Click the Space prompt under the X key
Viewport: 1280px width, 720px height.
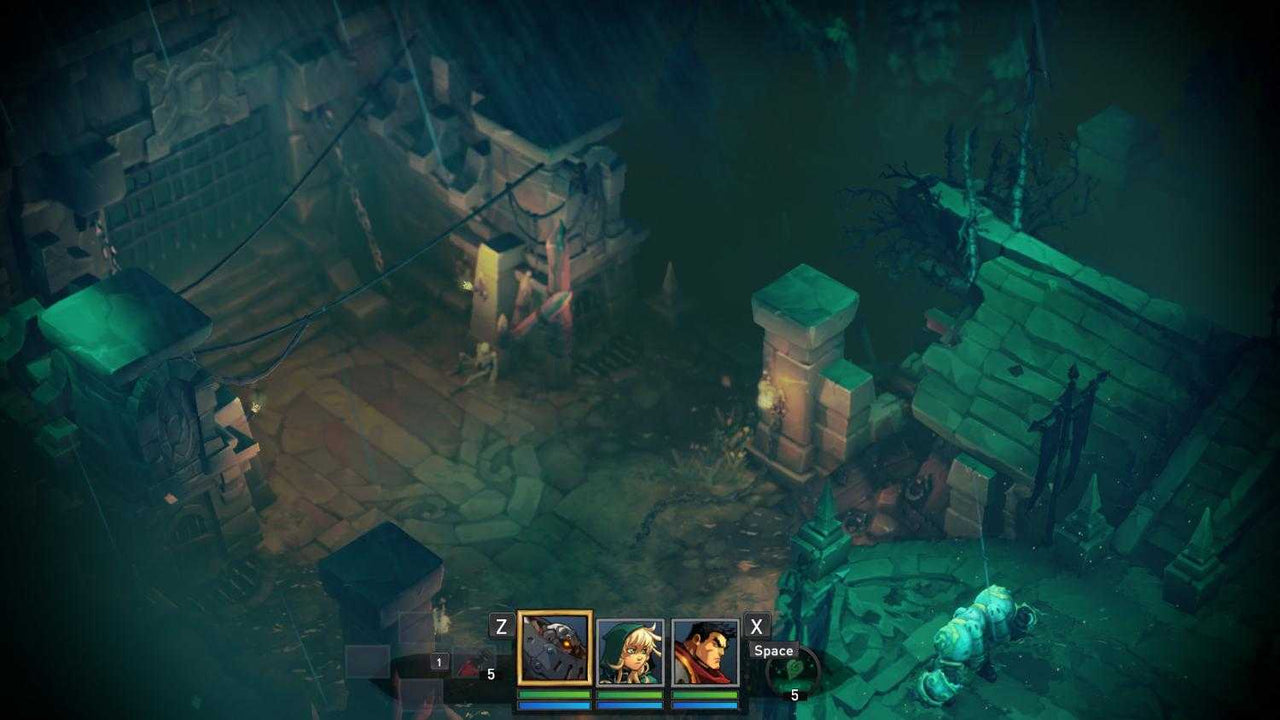coord(773,650)
